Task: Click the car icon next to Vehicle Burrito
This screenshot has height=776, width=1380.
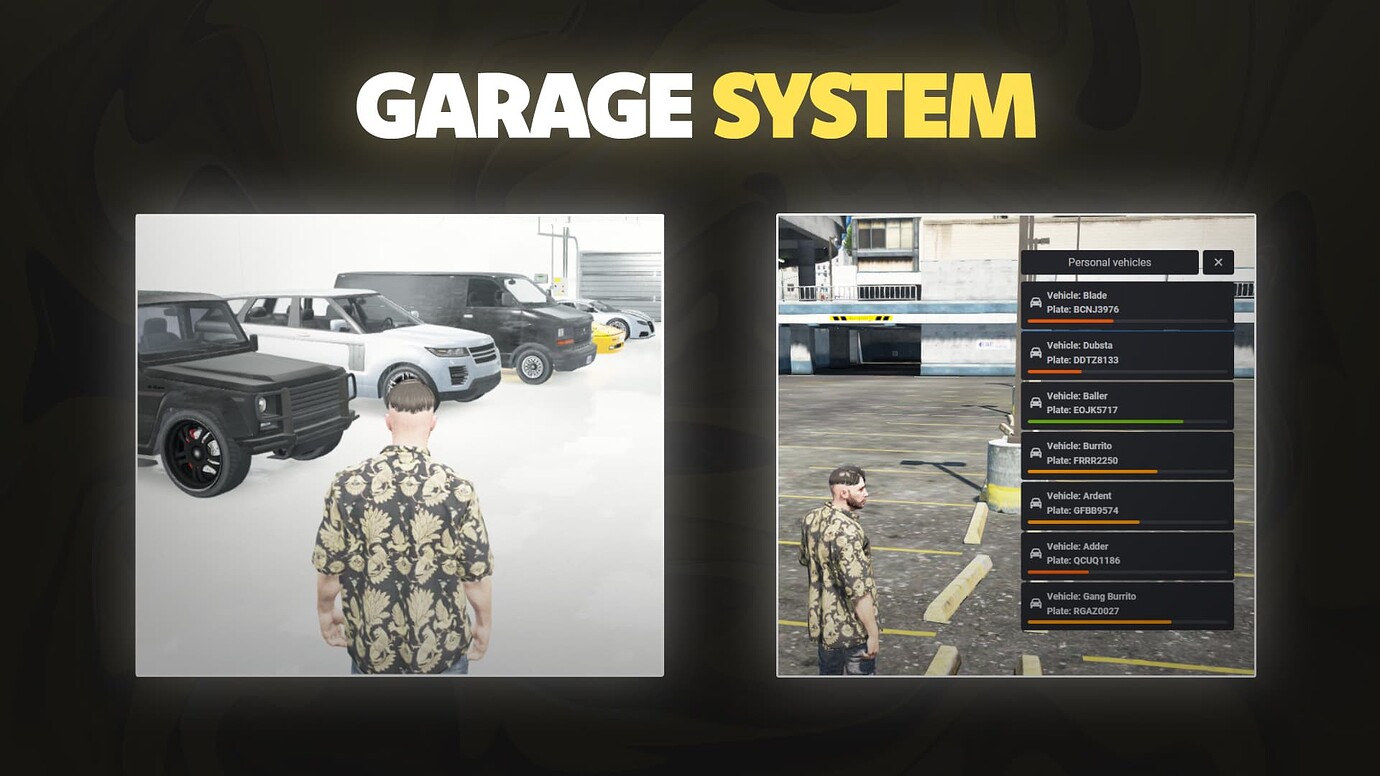Action: (1034, 452)
